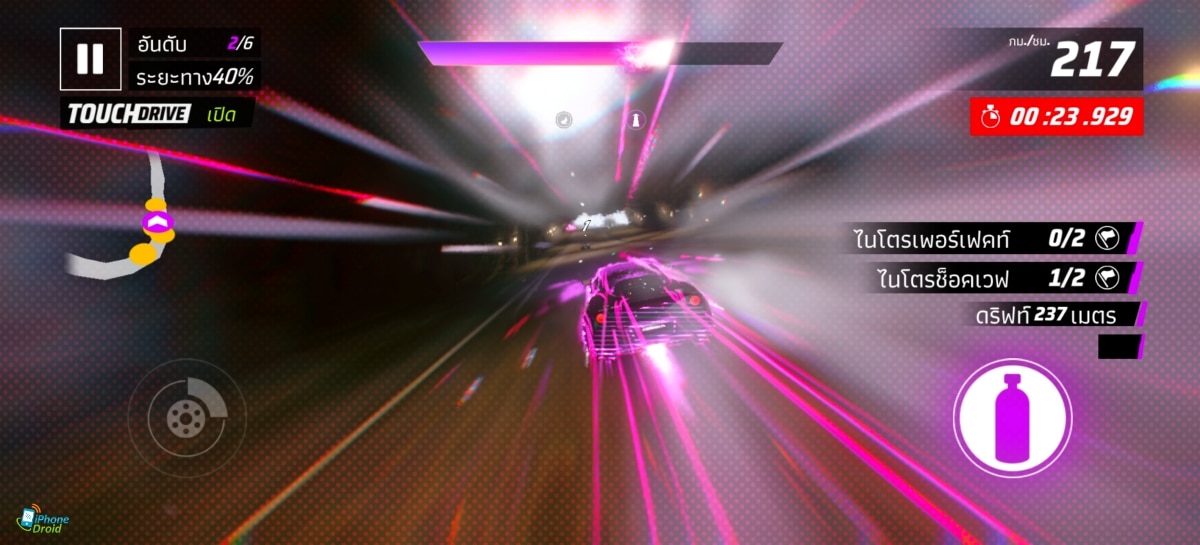Pause the race

tap(90, 59)
